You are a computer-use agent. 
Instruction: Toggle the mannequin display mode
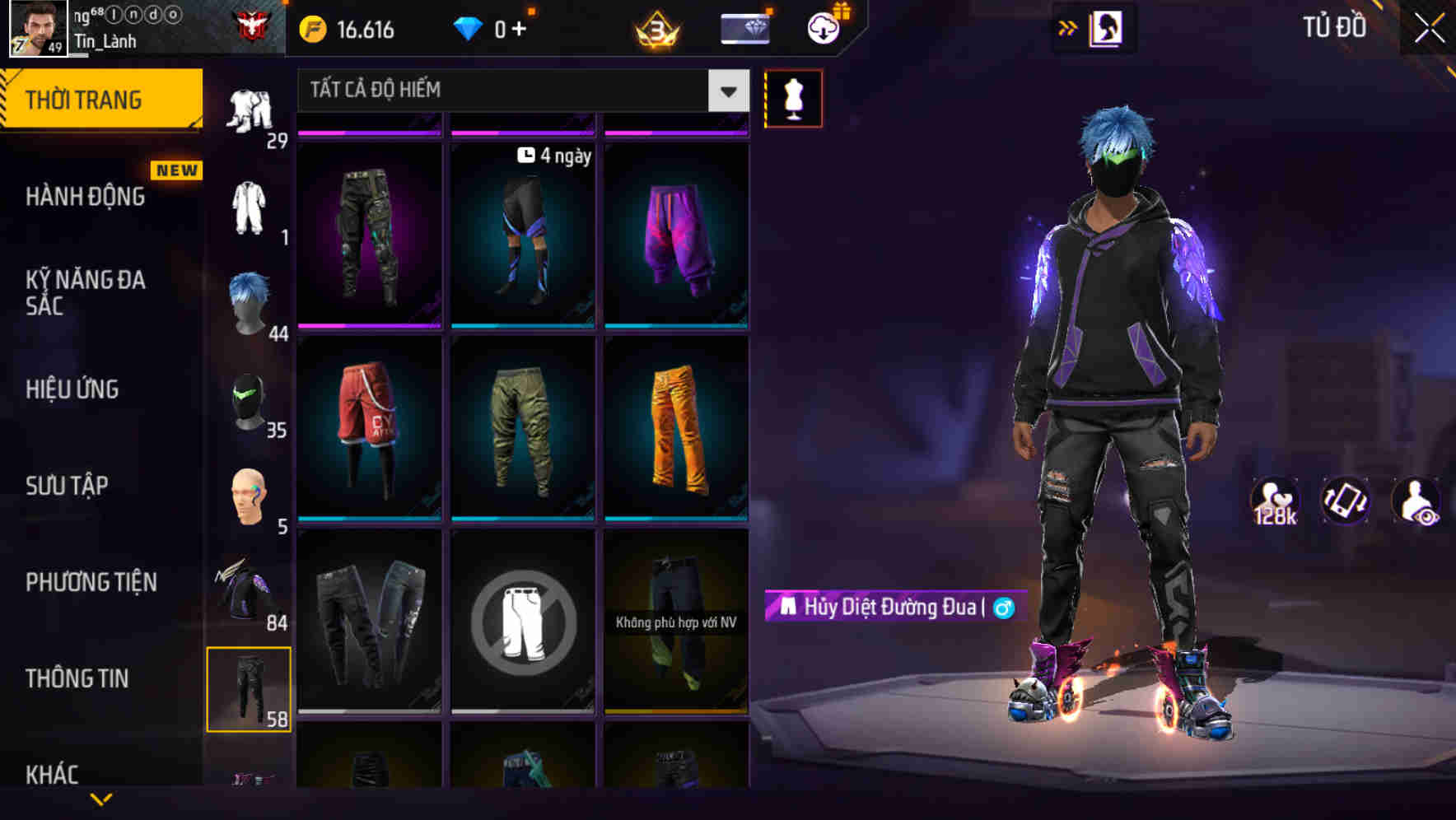pyautogui.click(x=793, y=97)
